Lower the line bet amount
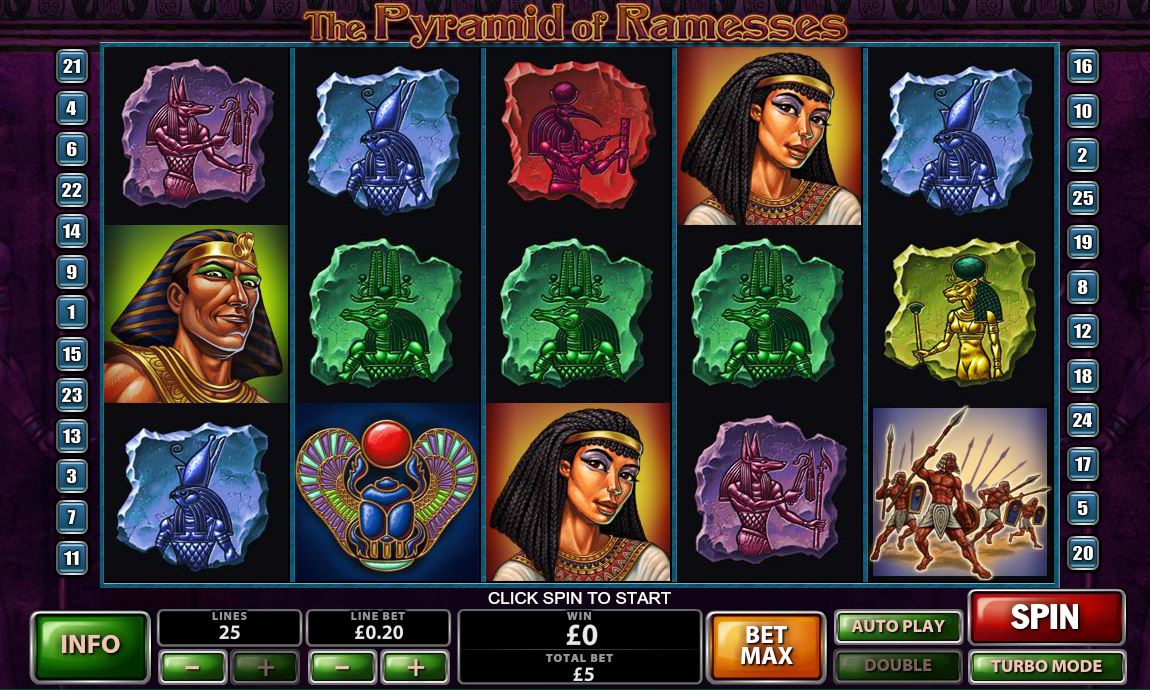Image resolution: width=1150 pixels, height=690 pixels. (342, 667)
